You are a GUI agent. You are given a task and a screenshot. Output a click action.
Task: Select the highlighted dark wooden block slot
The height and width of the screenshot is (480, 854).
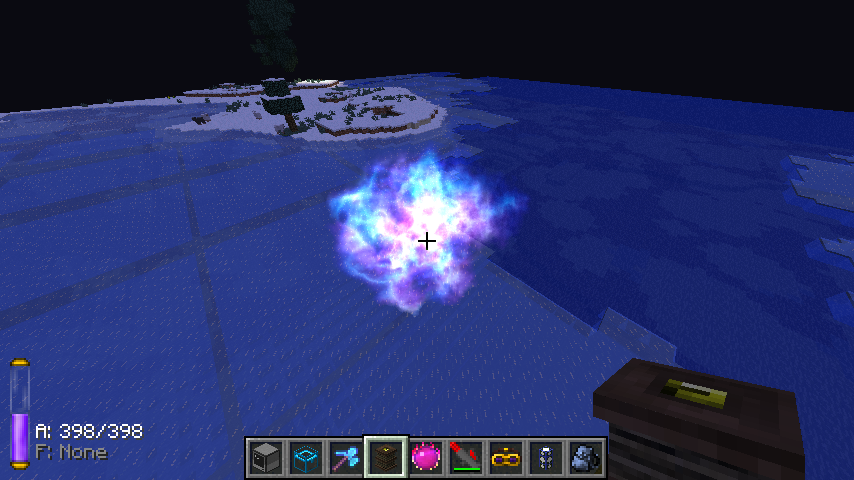[385, 458]
